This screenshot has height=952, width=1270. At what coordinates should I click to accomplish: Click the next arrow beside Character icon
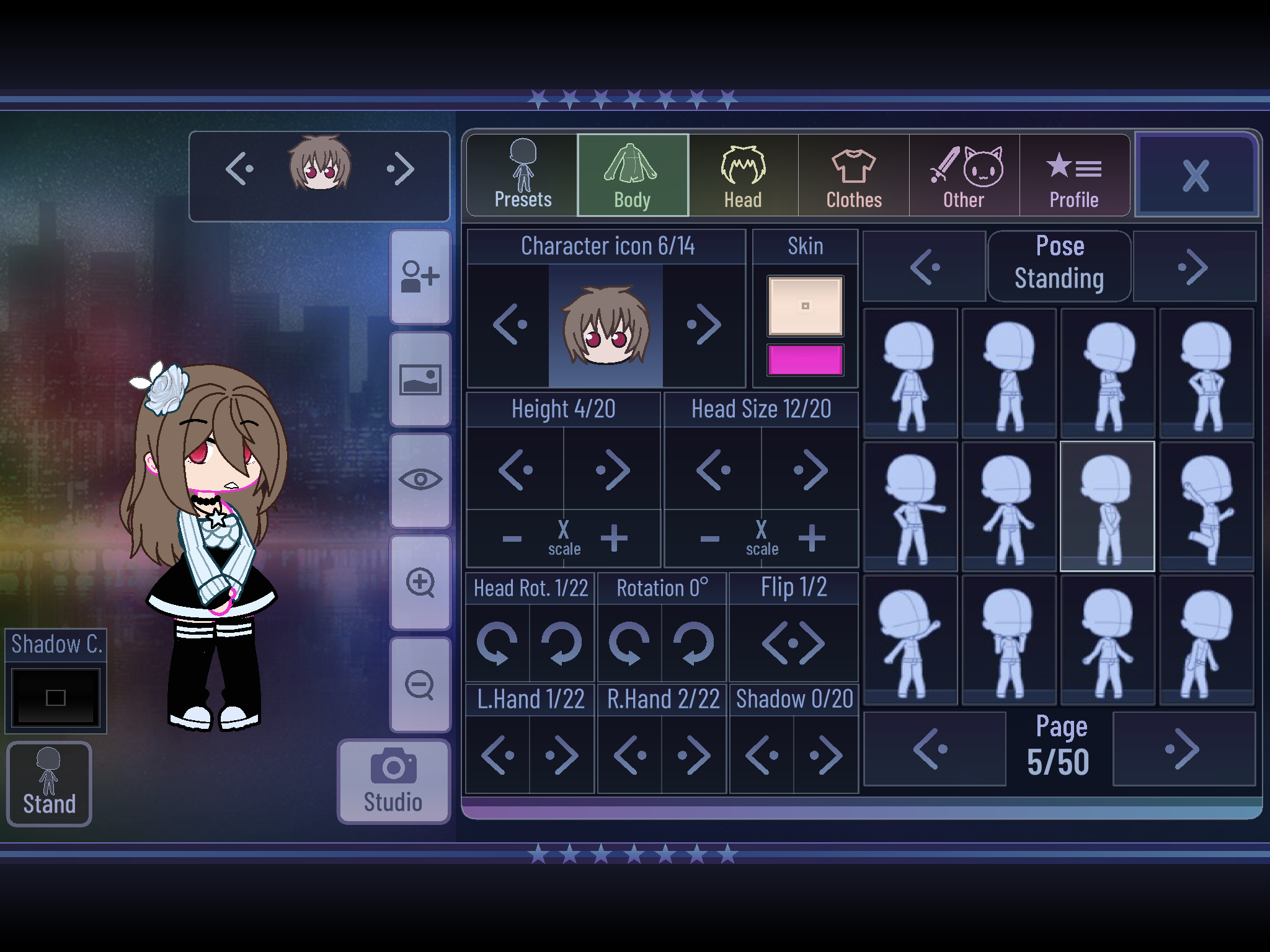tap(705, 324)
